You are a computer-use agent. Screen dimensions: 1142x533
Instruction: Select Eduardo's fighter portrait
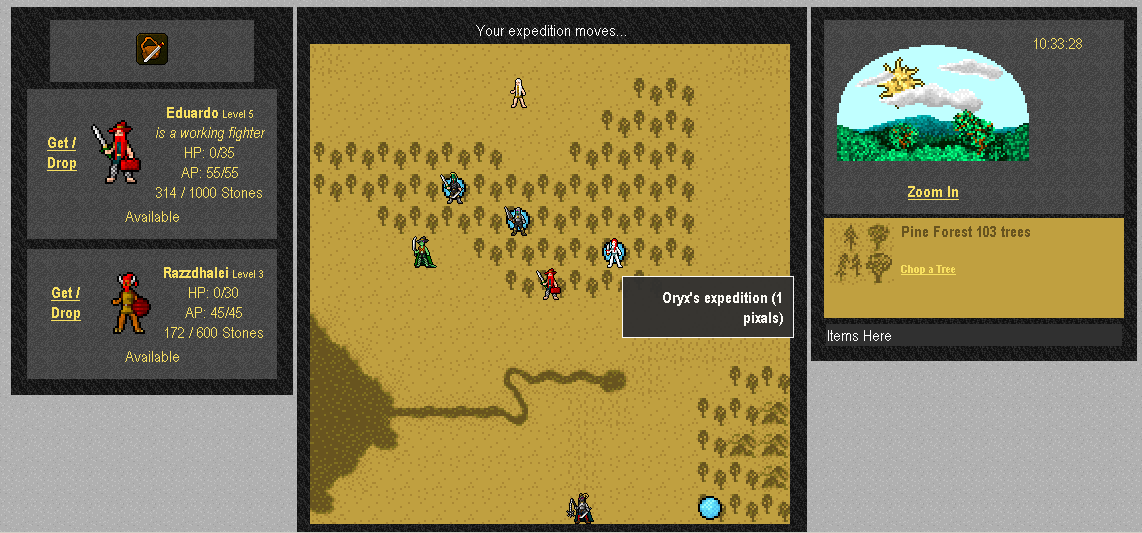[x=115, y=152]
